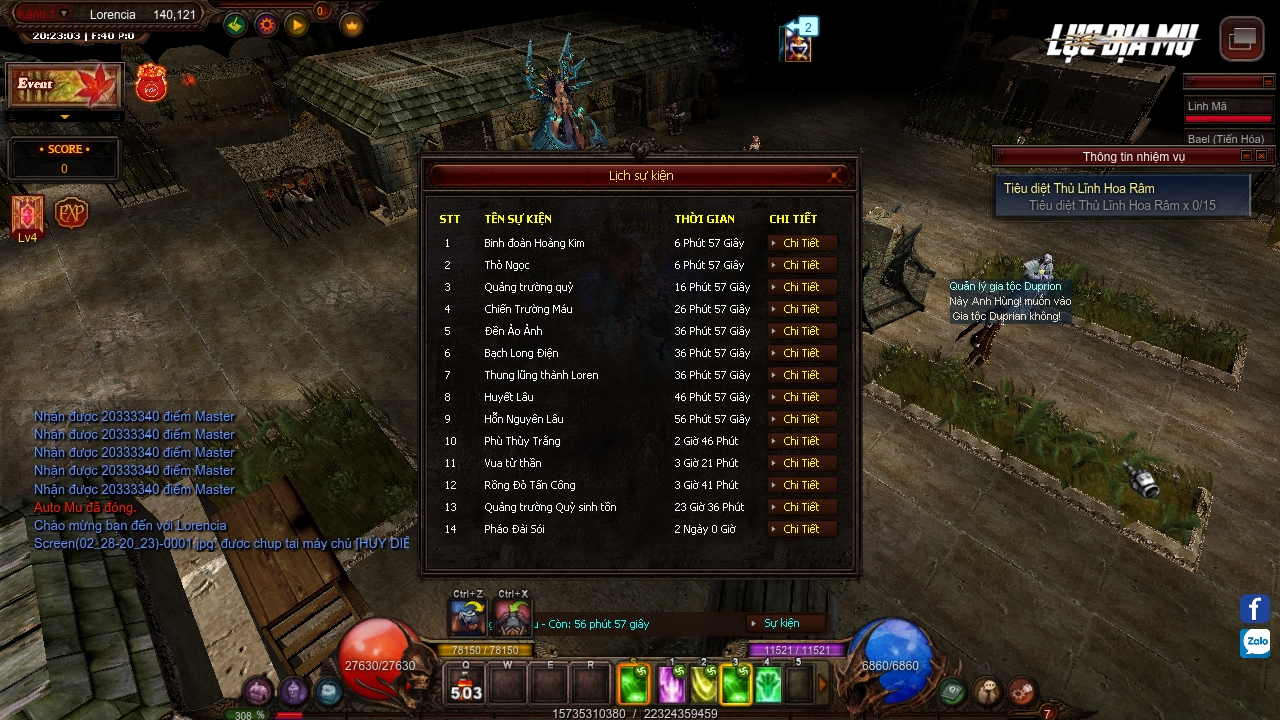
Task: Open the Zalo chat icon
Action: (x=1255, y=642)
